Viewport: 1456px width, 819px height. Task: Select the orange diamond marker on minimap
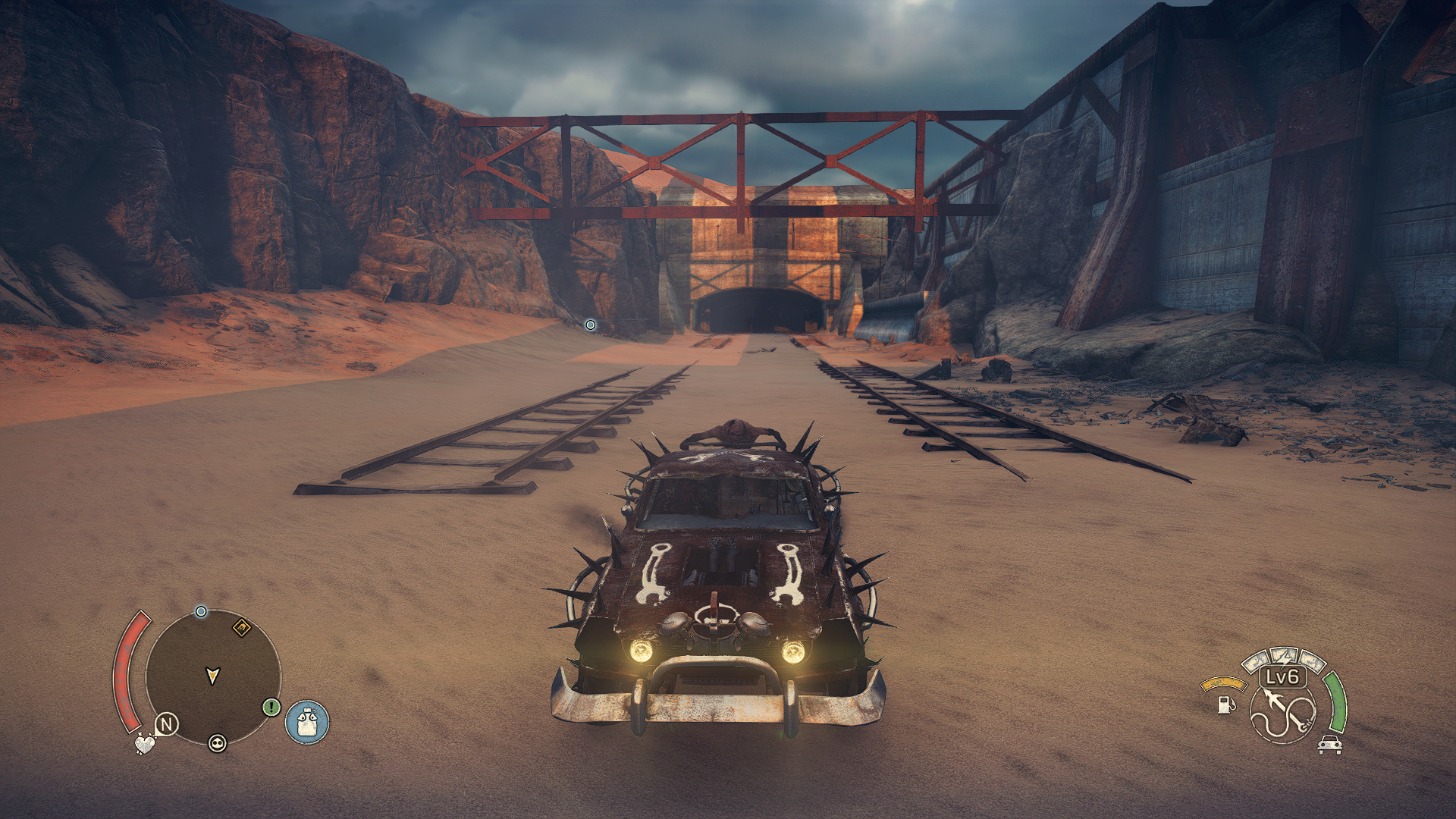(242, 627)
